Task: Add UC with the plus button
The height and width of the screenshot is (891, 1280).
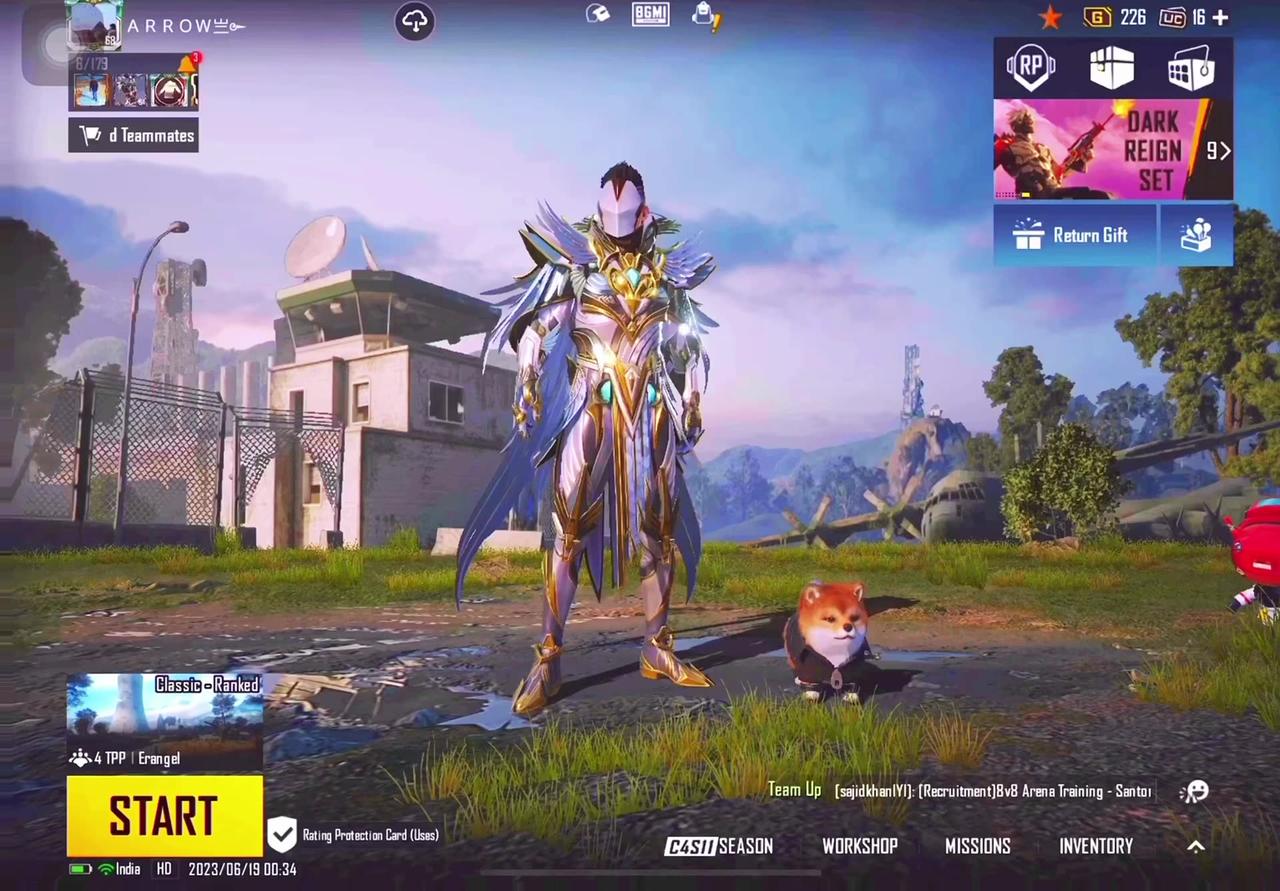Action: (x=1220, y=17)
